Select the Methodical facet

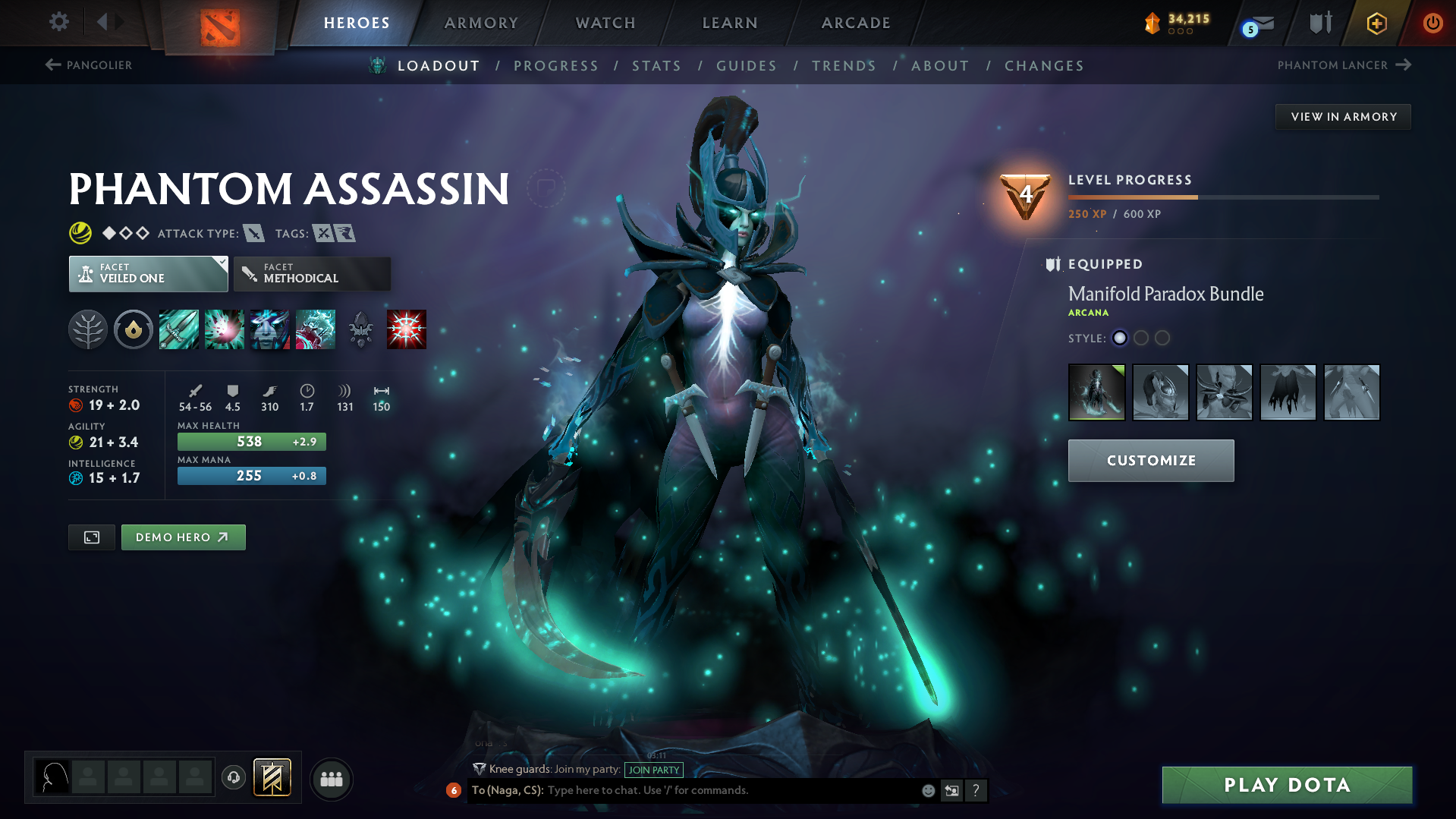(312, 273)
